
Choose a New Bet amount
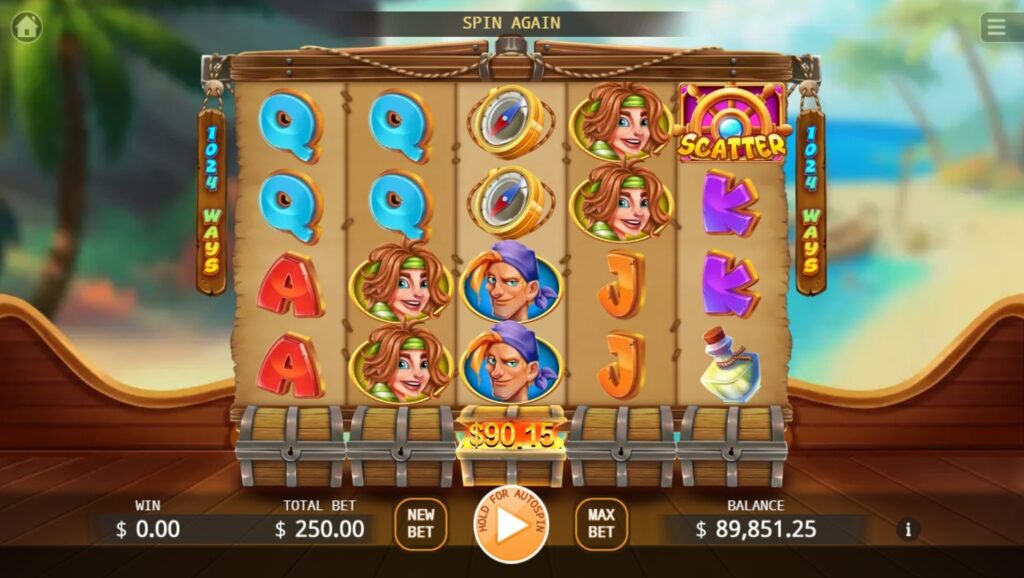coord(421,524)
